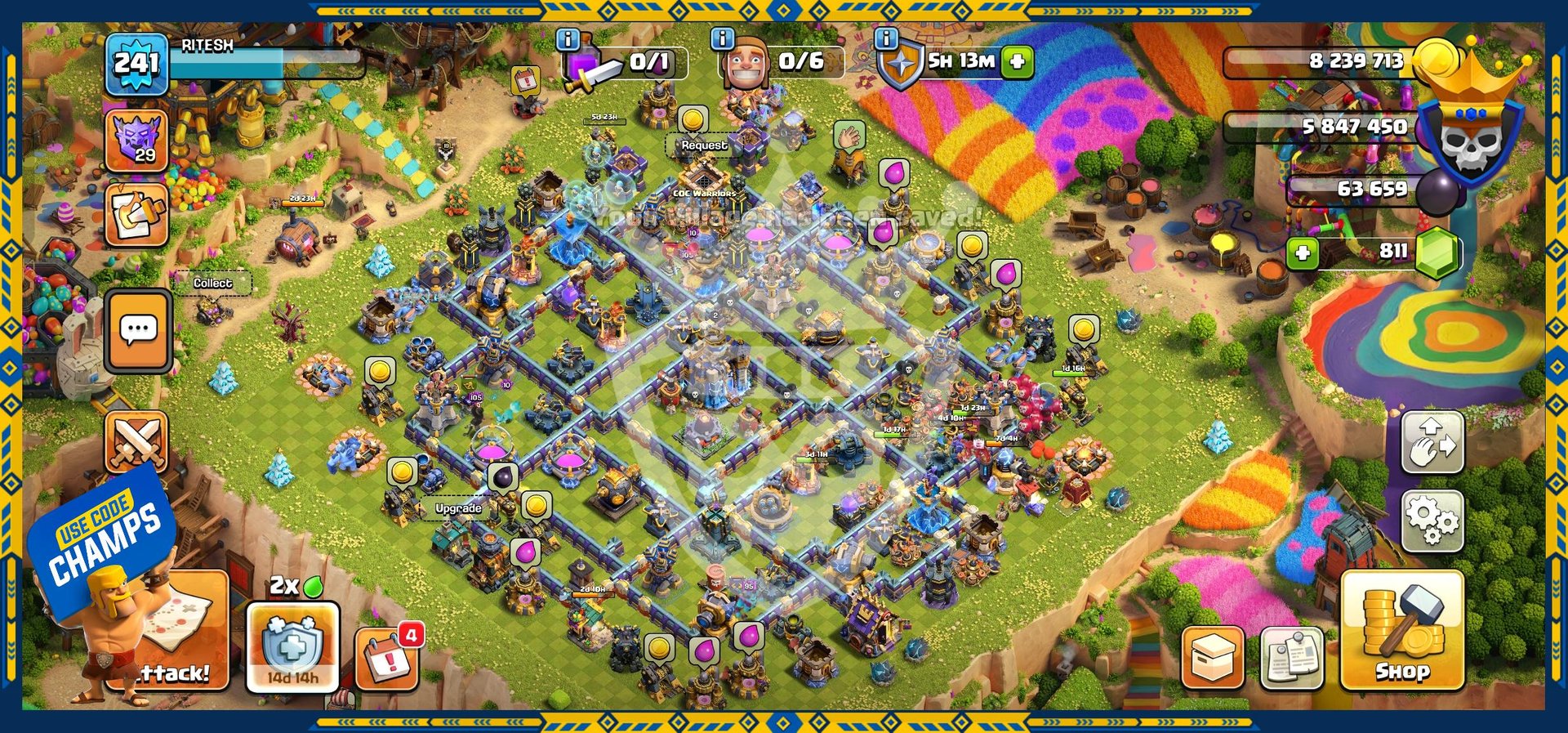
Task: Open the shield boost with 14d 14h timer
Action: (292, 647)
